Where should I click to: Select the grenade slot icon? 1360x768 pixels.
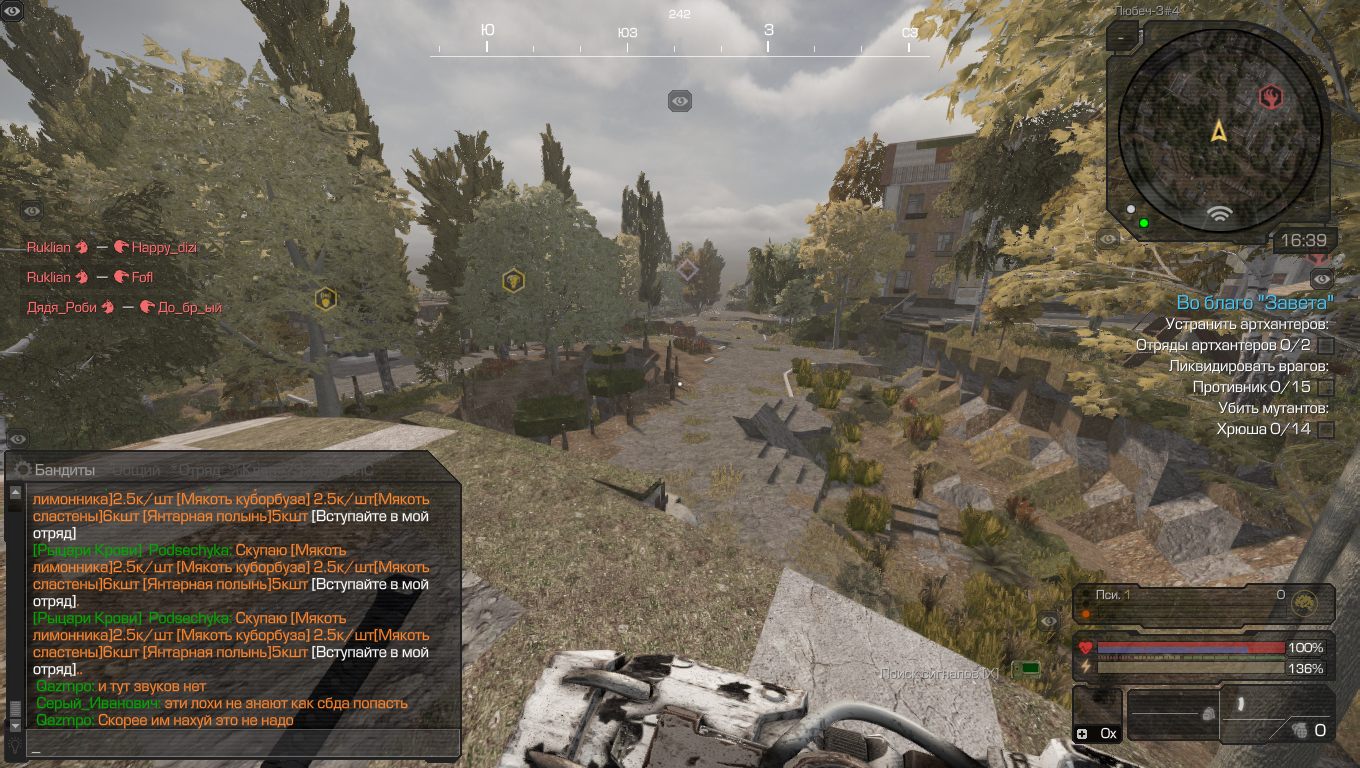(1301, 730)
